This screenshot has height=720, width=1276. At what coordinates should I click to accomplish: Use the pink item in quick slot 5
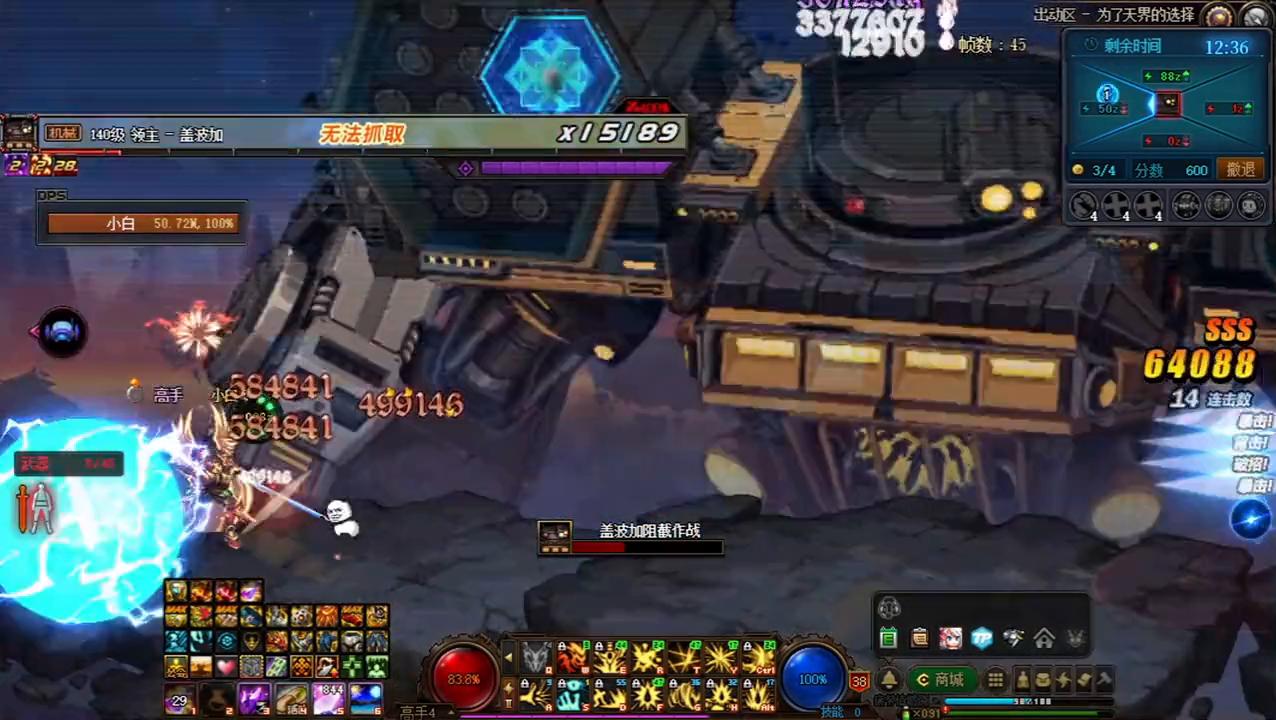click(x=329, y=699)
